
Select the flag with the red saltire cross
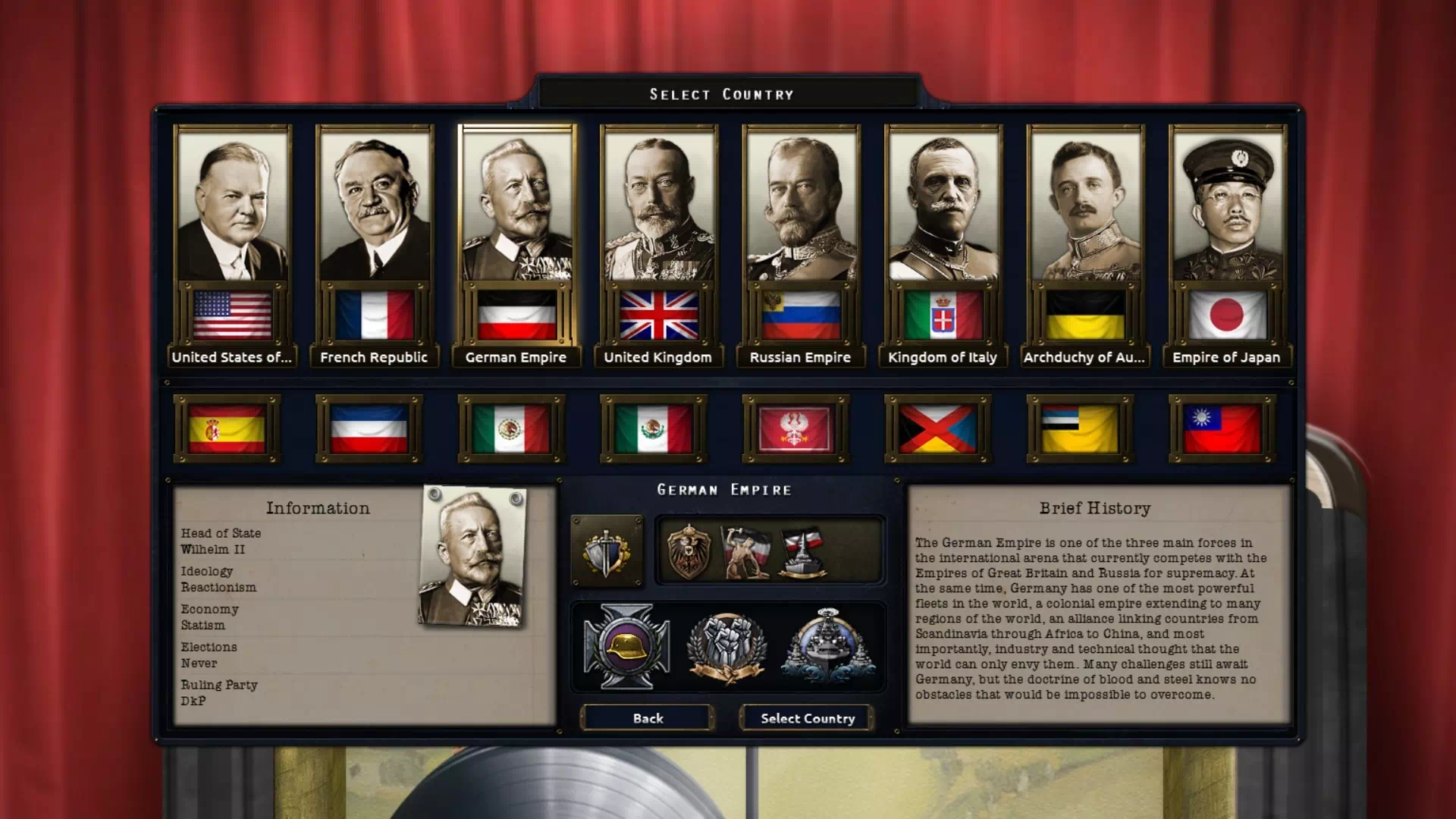tap(938, 428)
